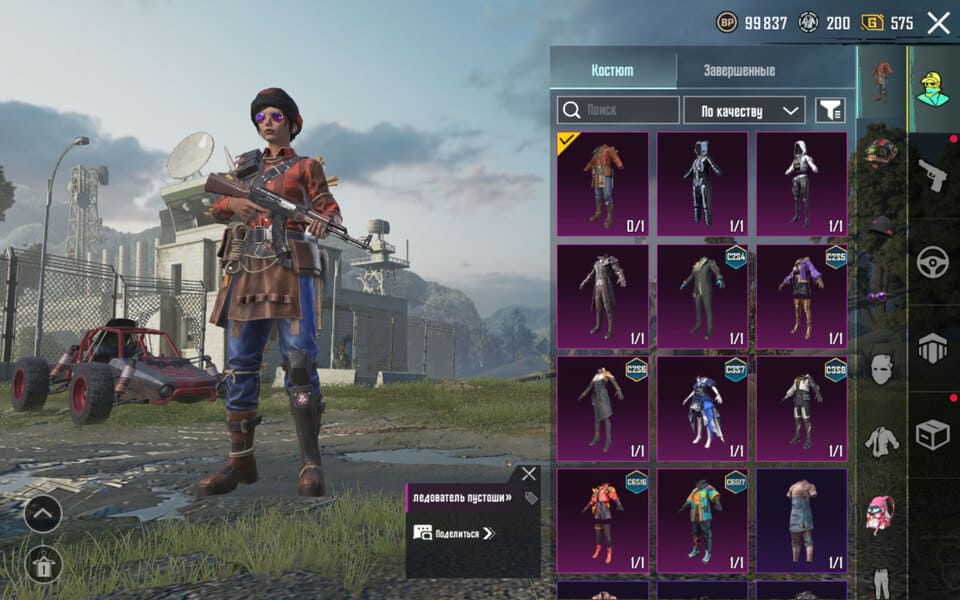The height and width of the screenshot is (600, 960).
Task: Open the filter funnel button
Action: (830, 110)
